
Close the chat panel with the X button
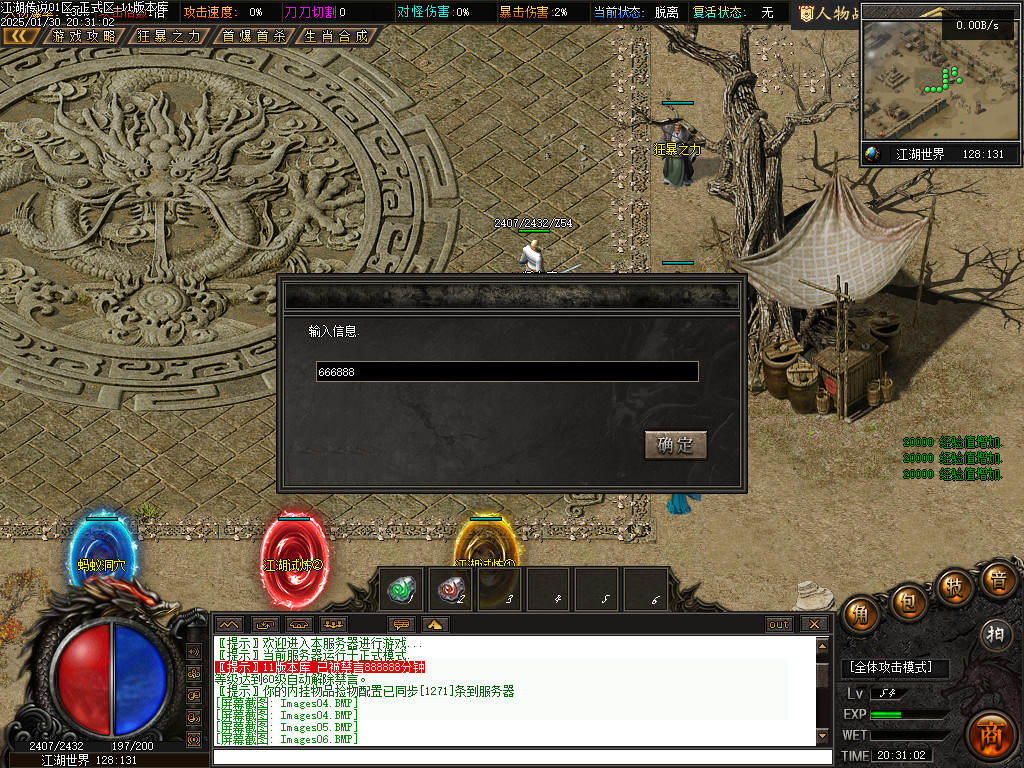(815, 624)
